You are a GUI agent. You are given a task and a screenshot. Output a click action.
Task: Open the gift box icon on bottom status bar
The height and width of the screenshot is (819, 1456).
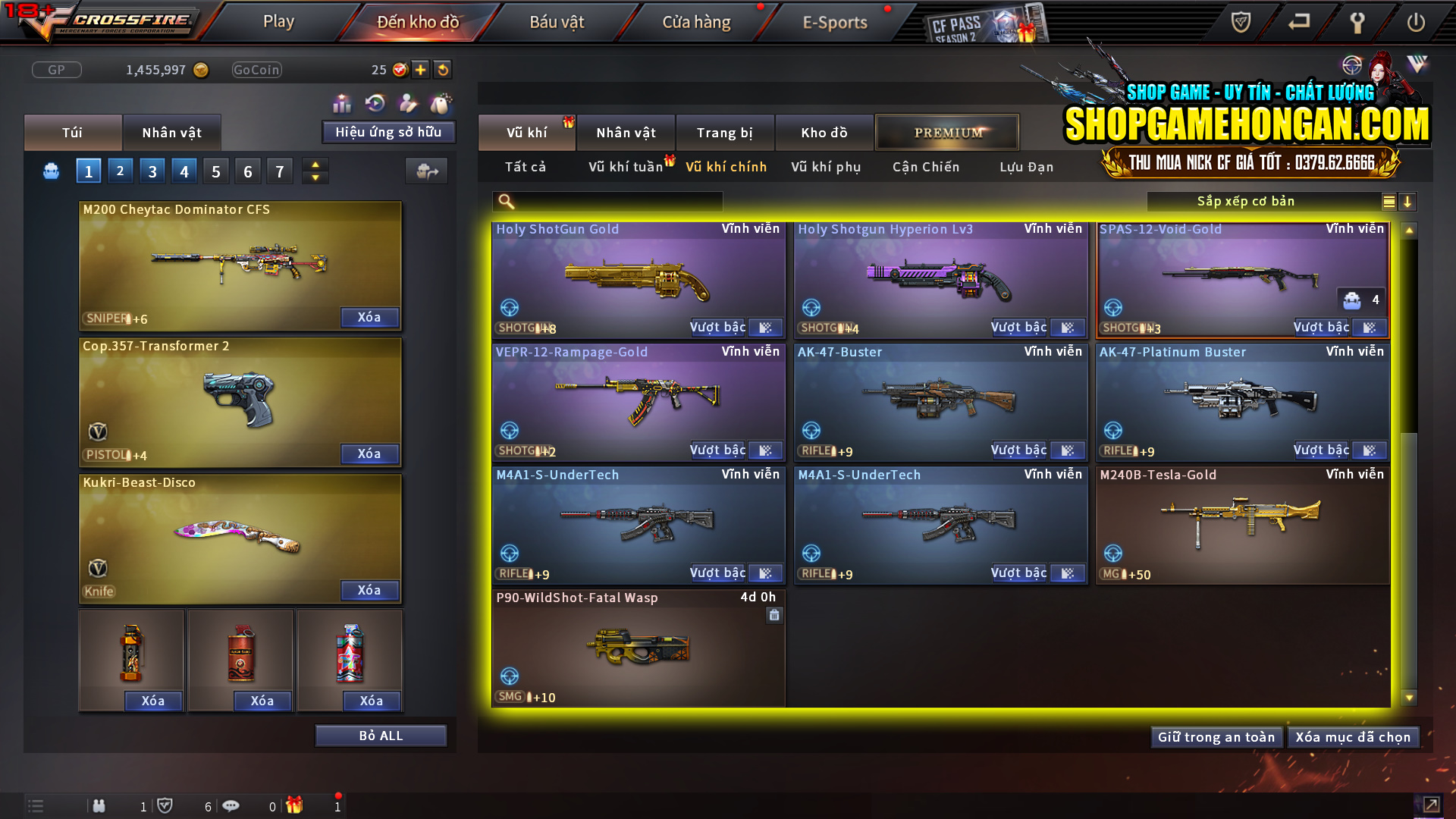(296, 806)
